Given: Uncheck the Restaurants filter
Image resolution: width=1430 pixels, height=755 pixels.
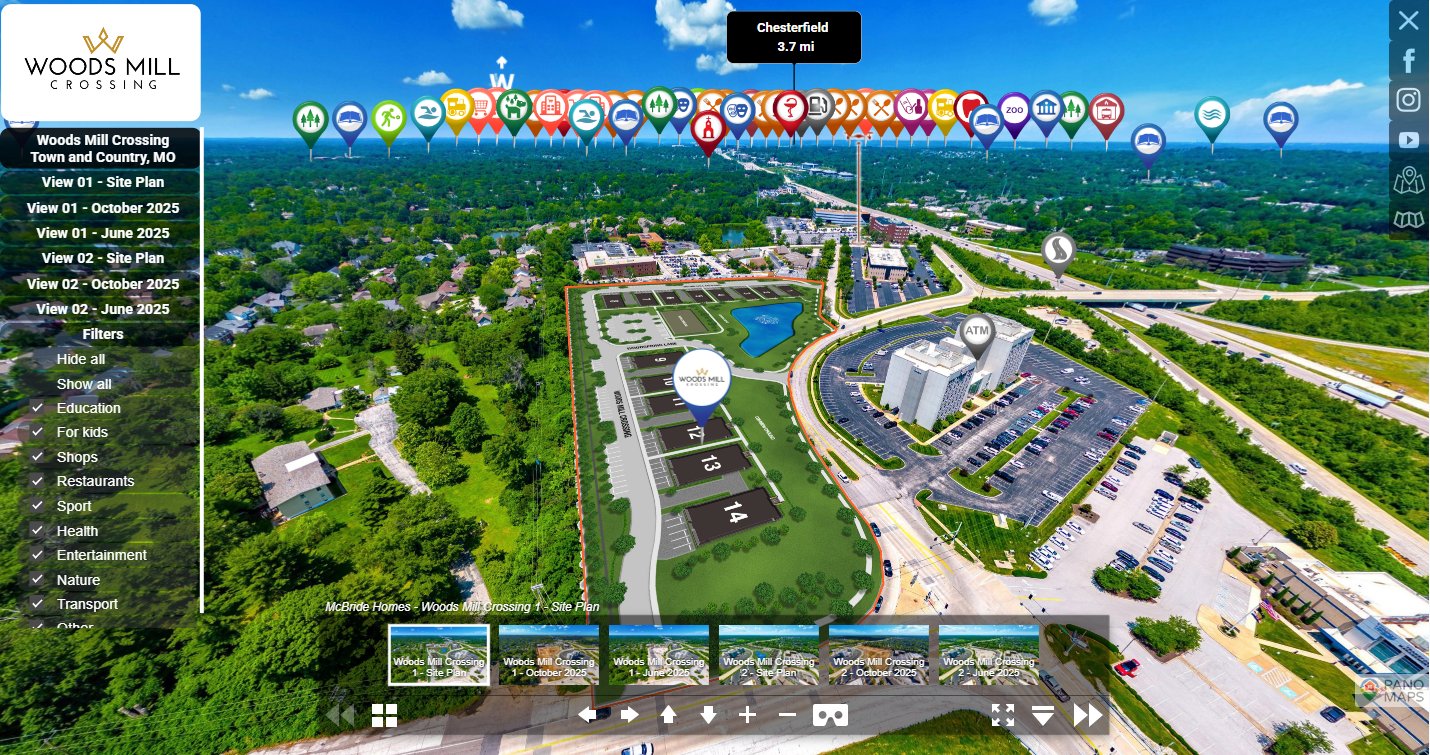Looking at the screenshot, I should tap(37, 481).
